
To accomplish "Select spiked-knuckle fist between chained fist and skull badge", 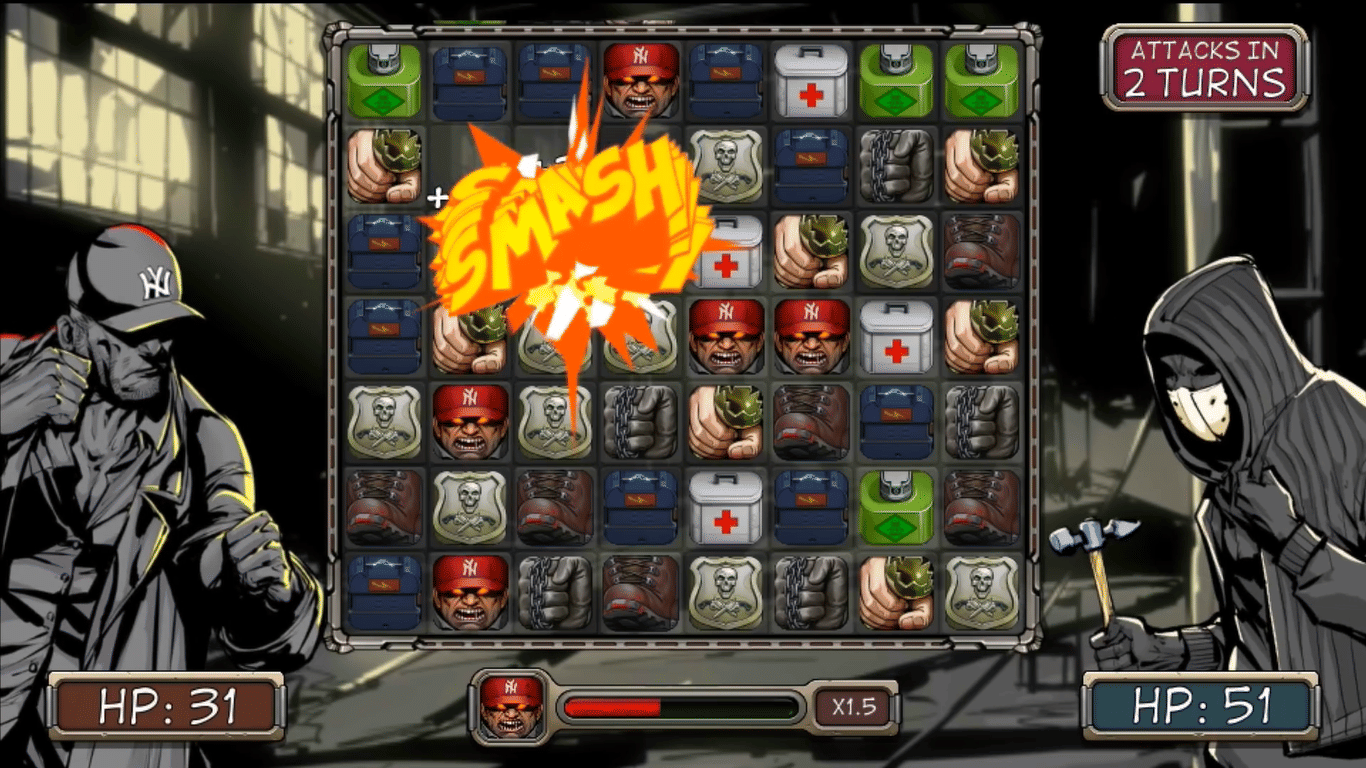I will [x=896, y=592].
